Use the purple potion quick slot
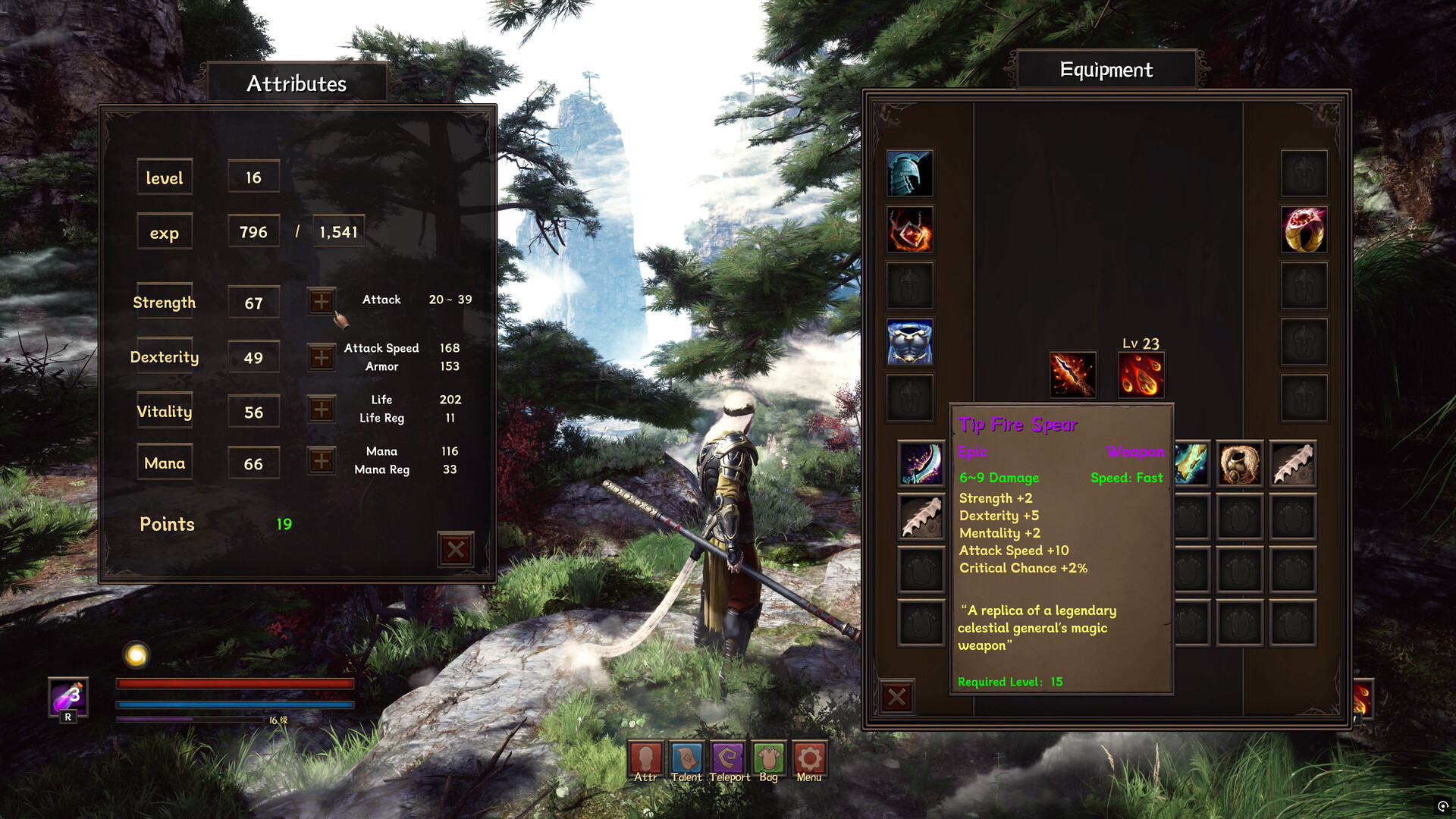The width and height of the screenshot is (1456, 819). click(x=68, y=698)
